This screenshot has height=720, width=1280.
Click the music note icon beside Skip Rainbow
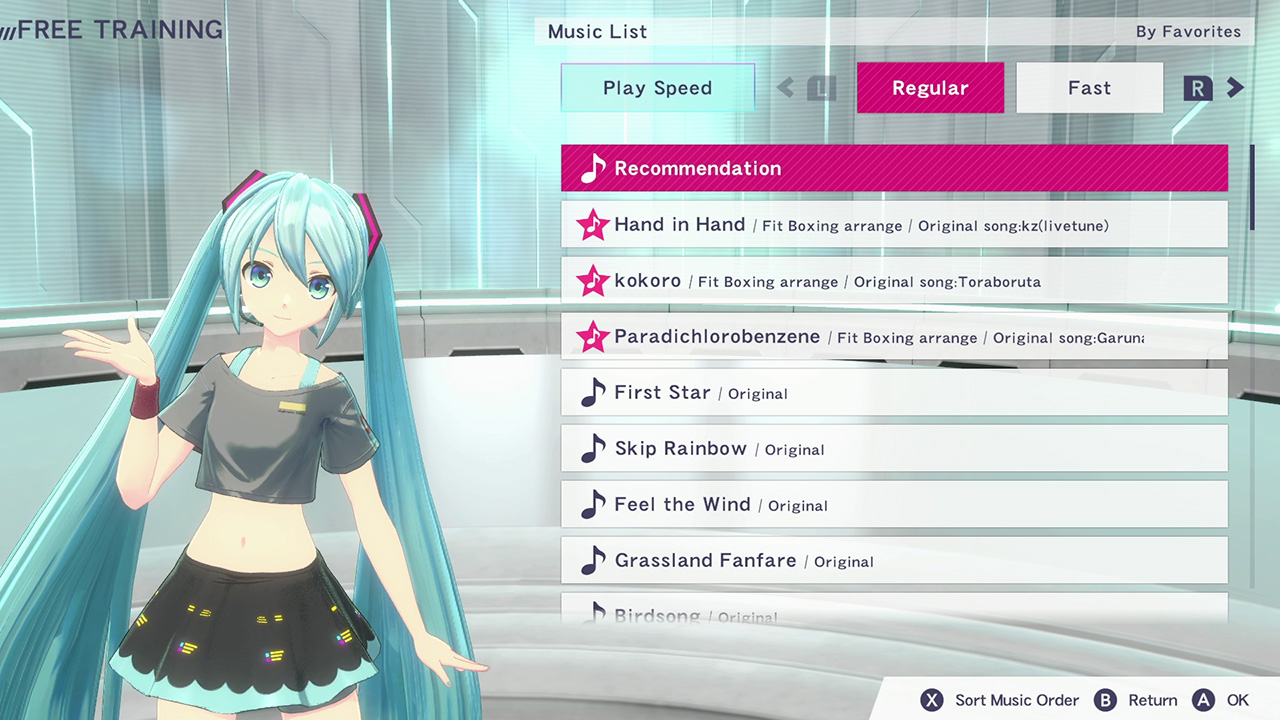(592, 448)
